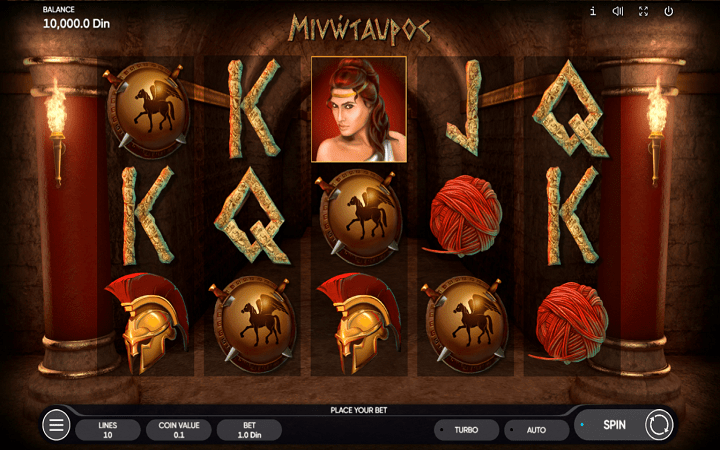Toggle the sound speaker icon

tap(618, 11)
